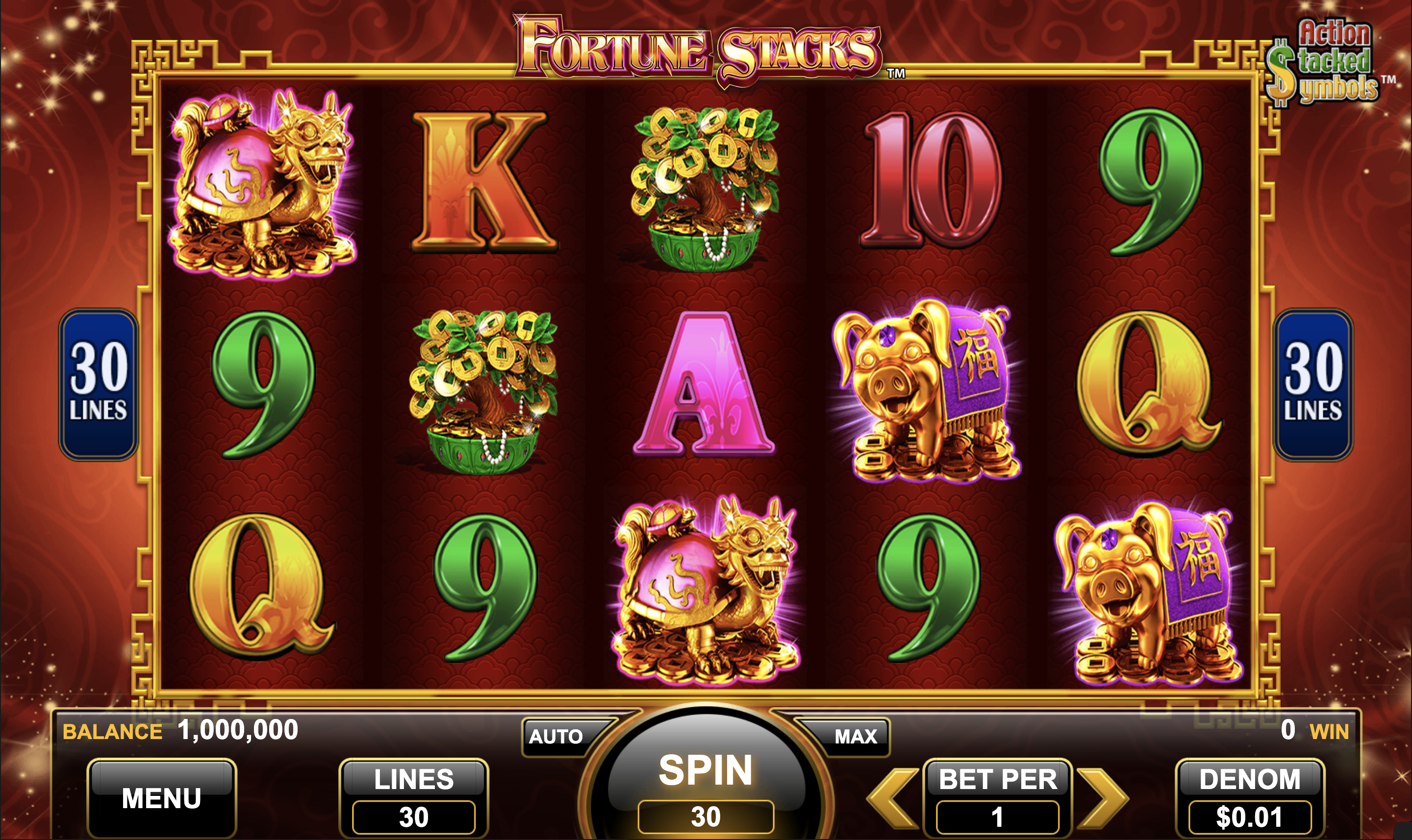Viewport: 1412px width, 840px height.
Task: Change the number of LINES
Action: tap(413, 797)
